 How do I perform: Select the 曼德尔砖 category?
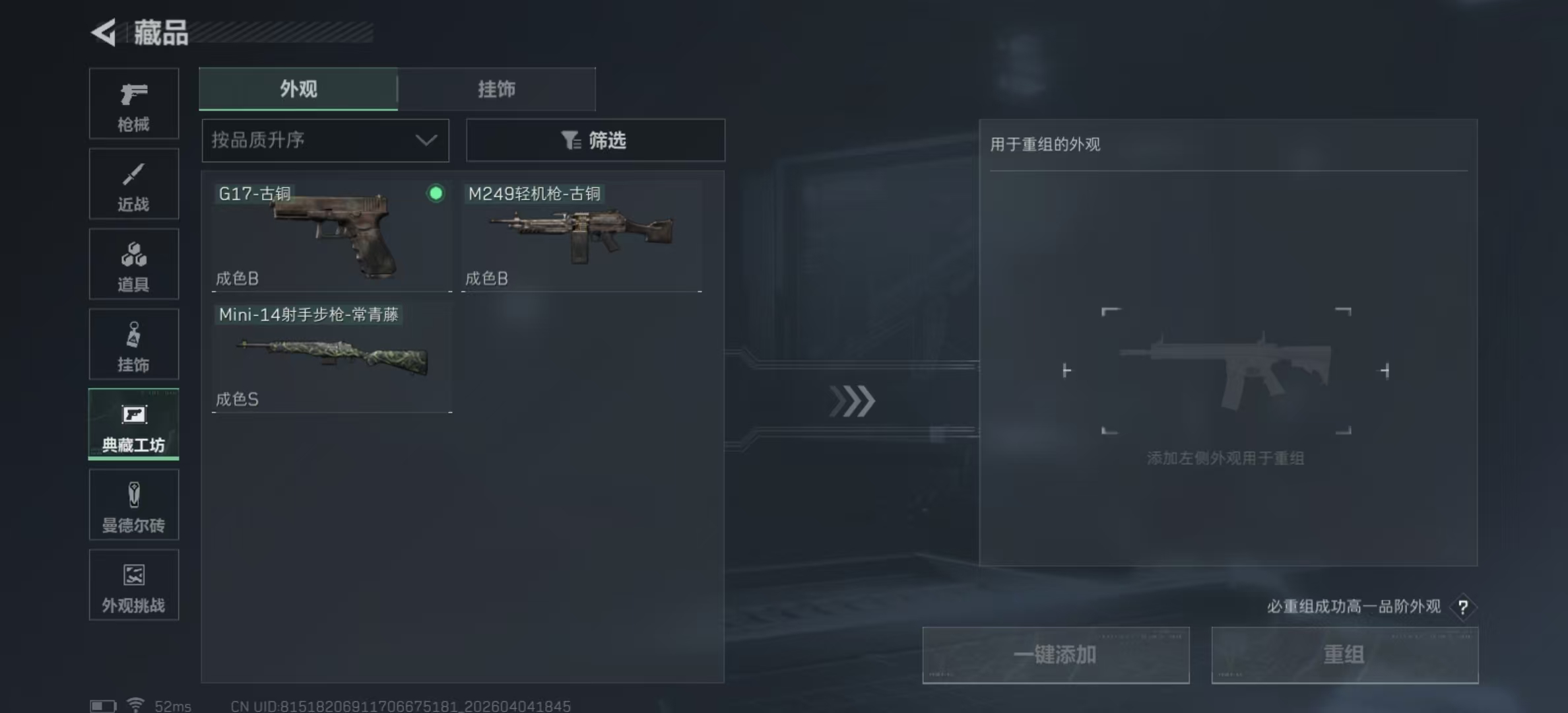coord(133,504)
